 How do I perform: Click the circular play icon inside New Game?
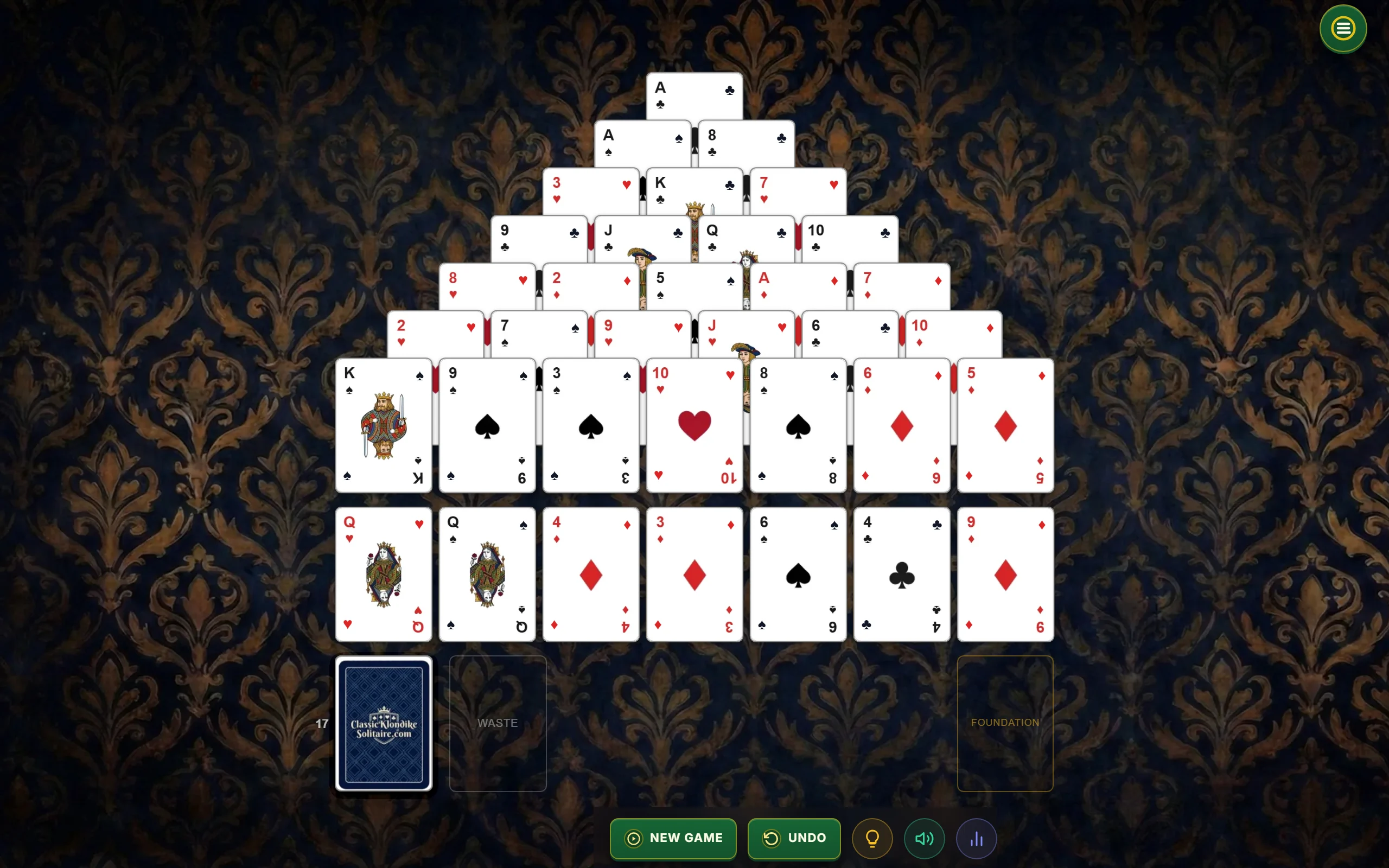pos(633,838)
